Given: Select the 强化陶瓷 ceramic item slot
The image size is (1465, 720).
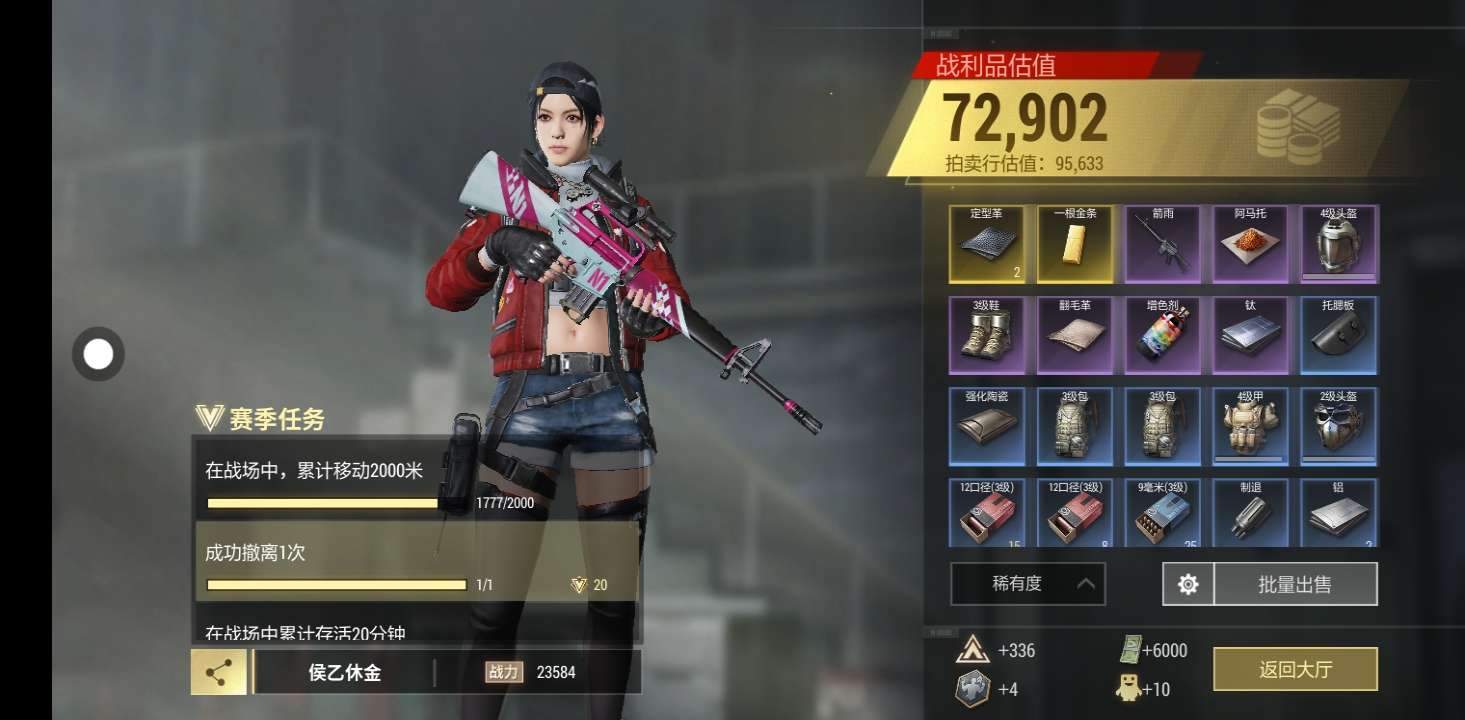Looking at the screenshot, I should pyautogui.click(x=987, y=426).
